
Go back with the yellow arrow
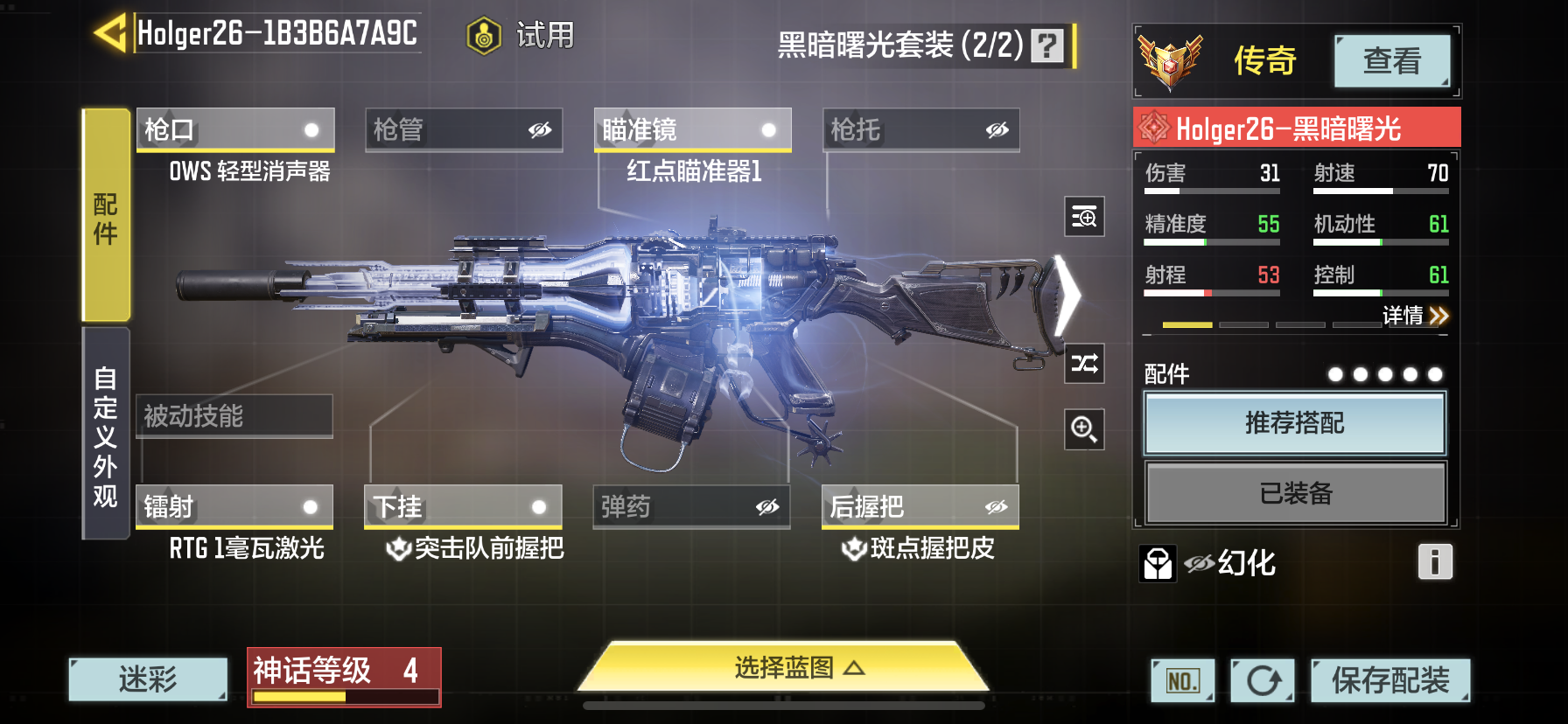click(x=111, y=34)
